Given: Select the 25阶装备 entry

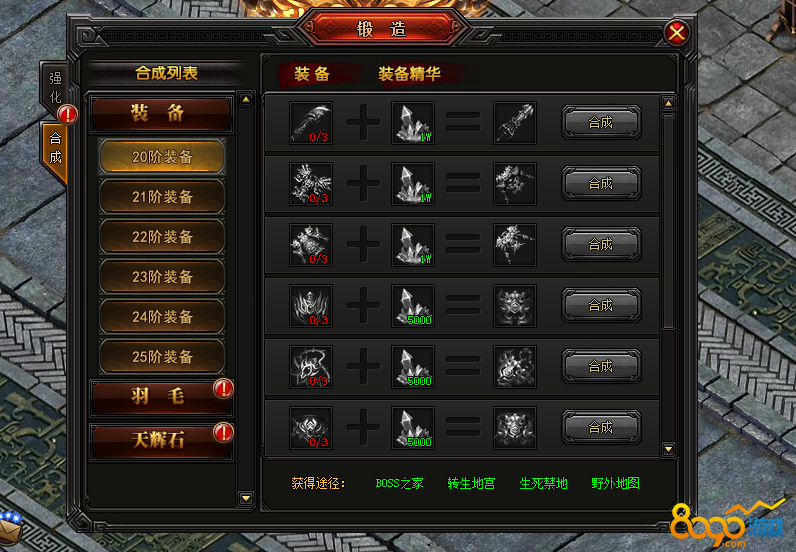Looking at the screenshot, I should click(162, 357).
